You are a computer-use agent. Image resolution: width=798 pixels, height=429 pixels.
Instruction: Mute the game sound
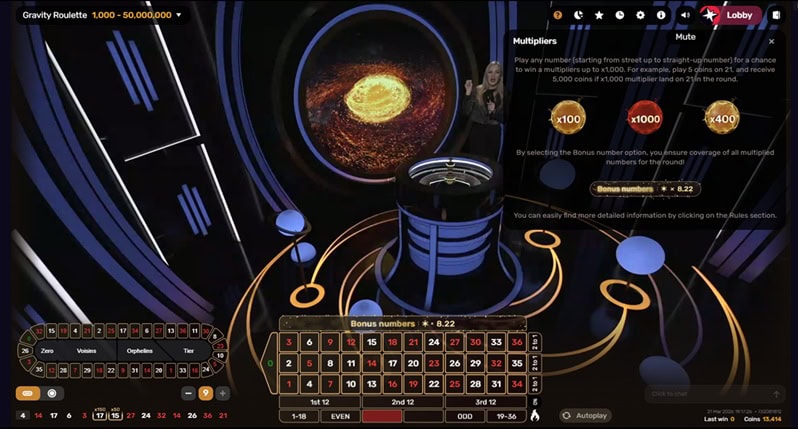685,15
